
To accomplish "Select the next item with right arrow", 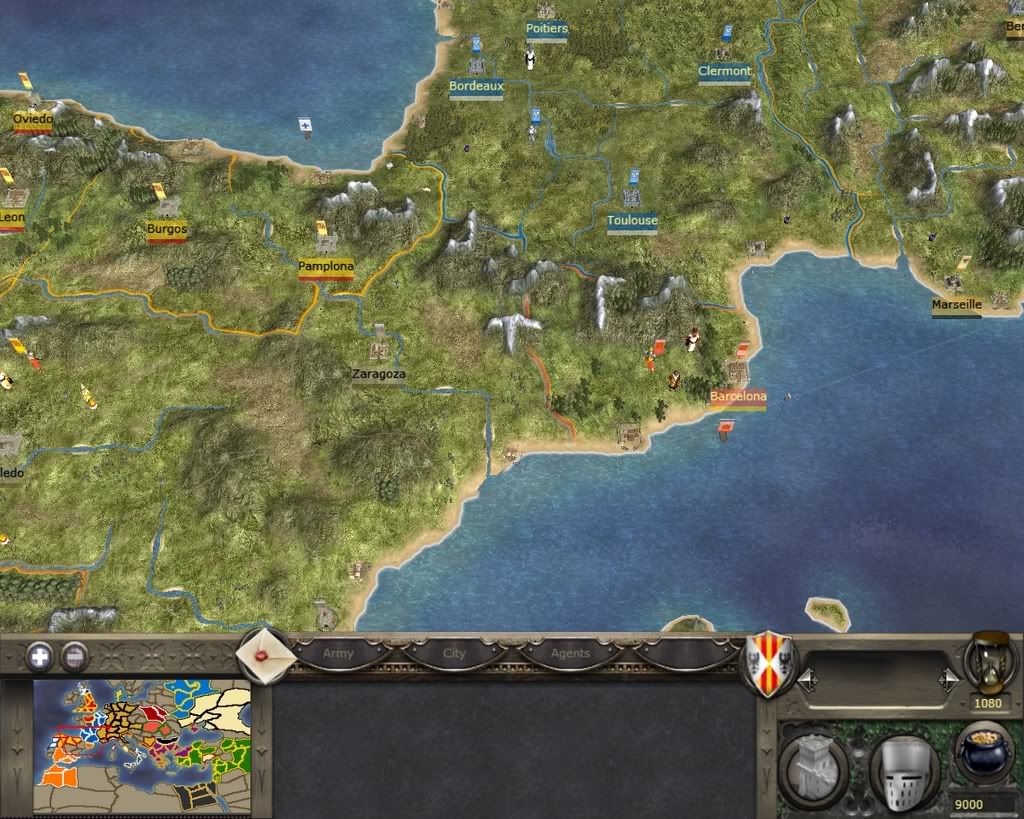I will [947, 681].
